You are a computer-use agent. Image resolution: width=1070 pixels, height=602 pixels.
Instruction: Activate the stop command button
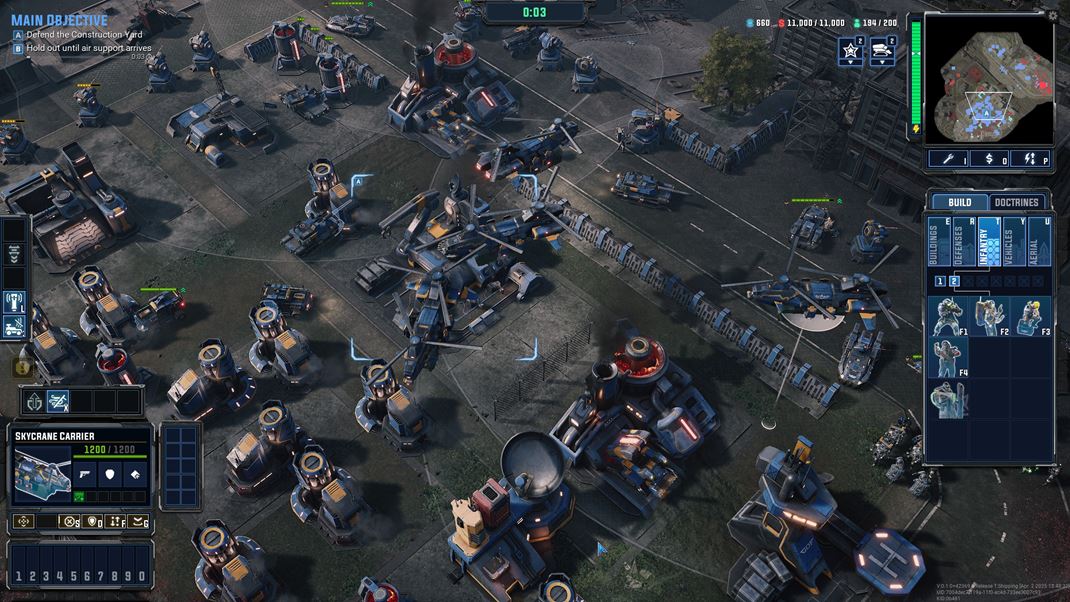tap(69, 521)
